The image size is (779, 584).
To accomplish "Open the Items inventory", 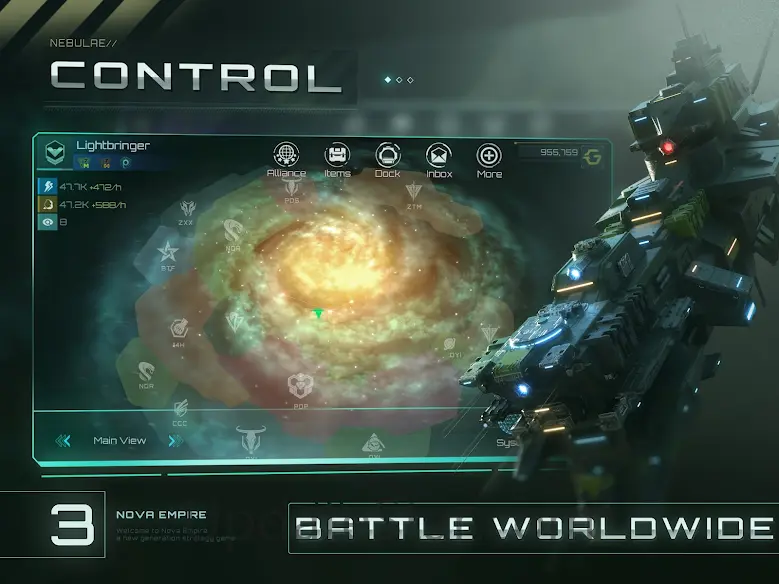I will point(337,156).
